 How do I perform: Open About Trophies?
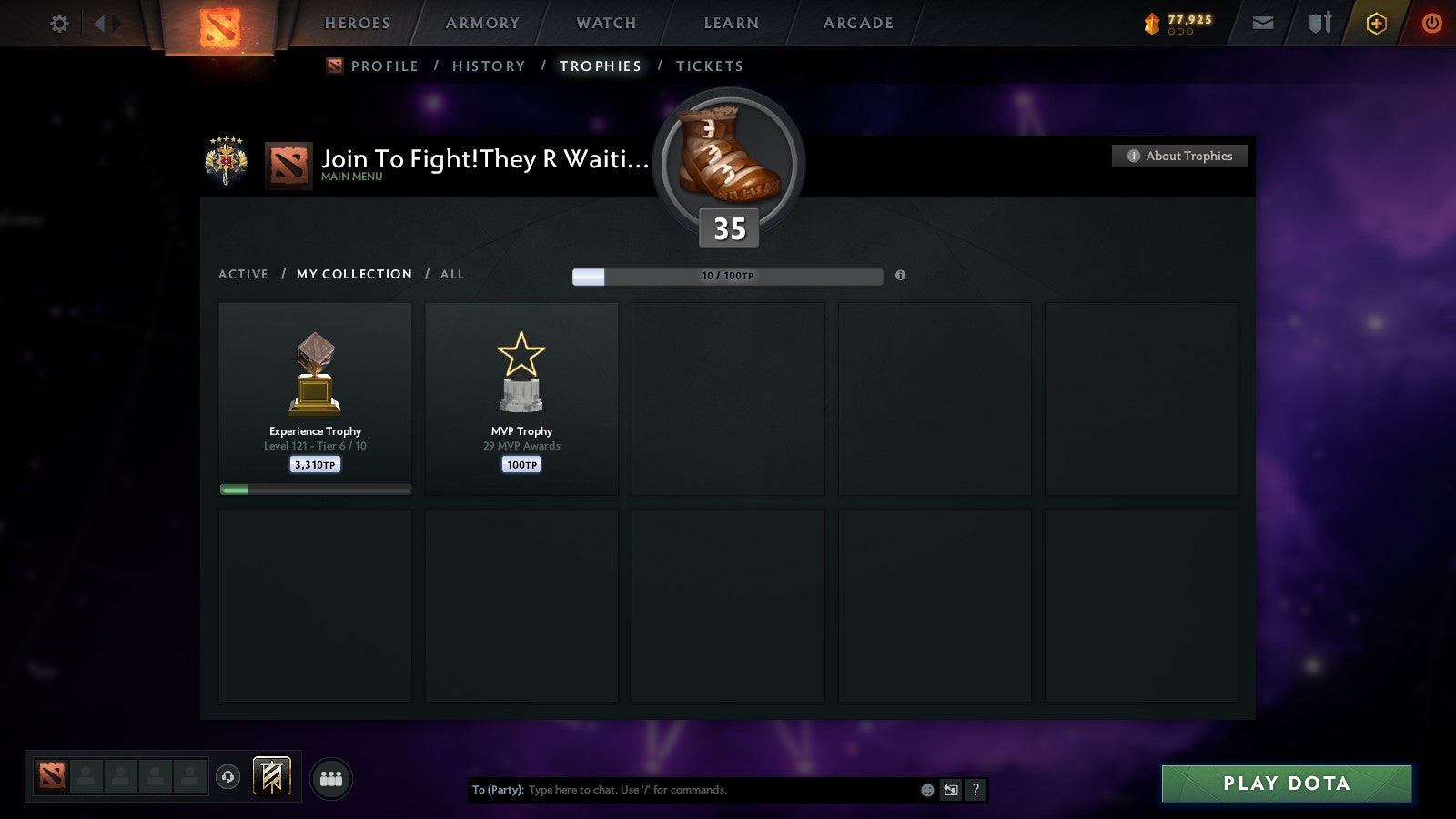coord(1179,156)
